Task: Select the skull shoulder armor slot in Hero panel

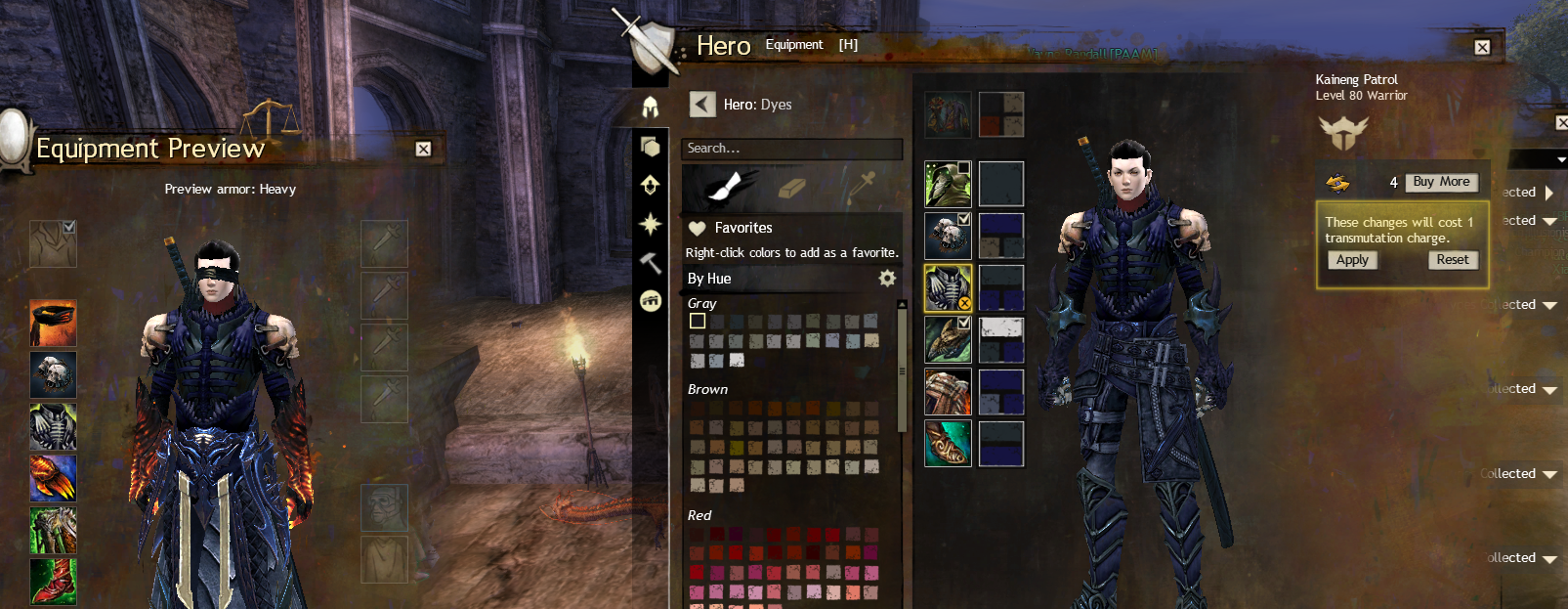Action: tap(948, 236)
